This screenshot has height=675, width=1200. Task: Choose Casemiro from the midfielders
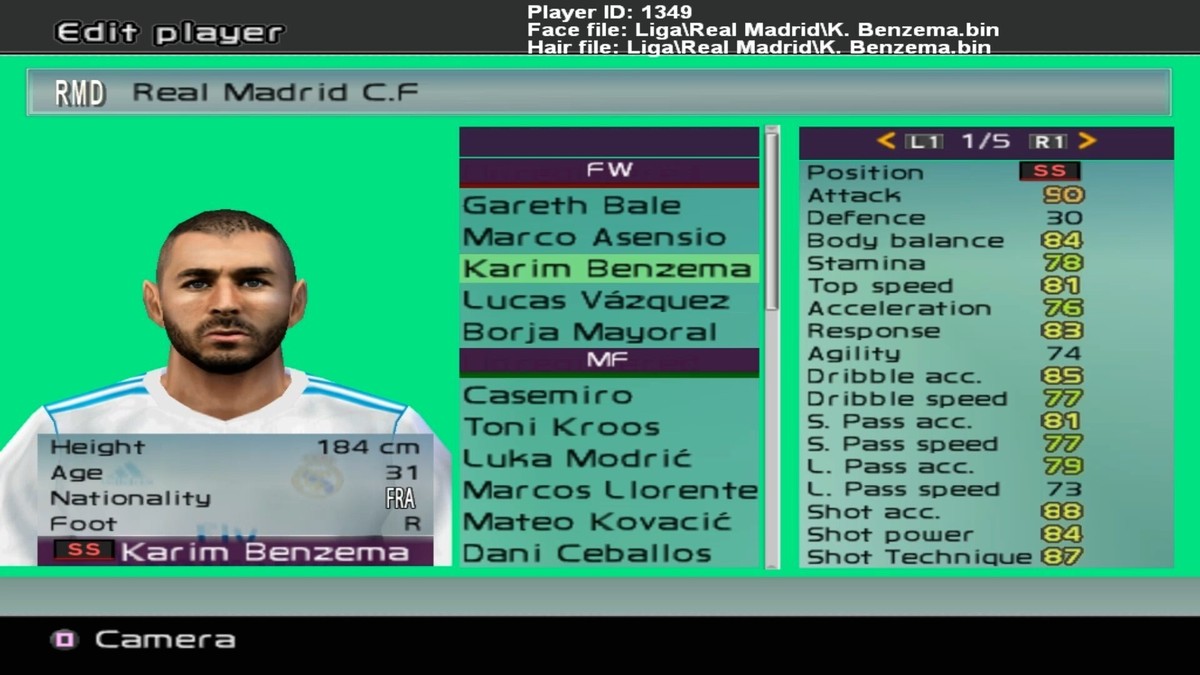(x=548, y=395)
